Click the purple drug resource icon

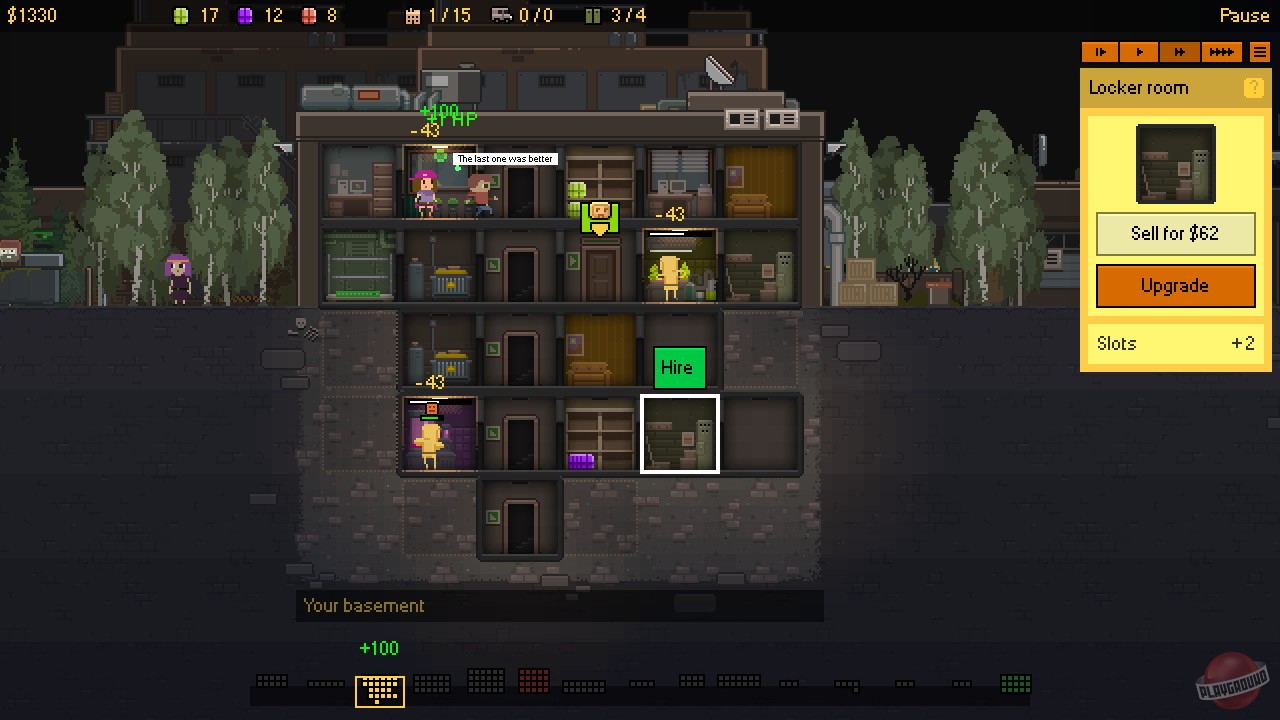245,15
